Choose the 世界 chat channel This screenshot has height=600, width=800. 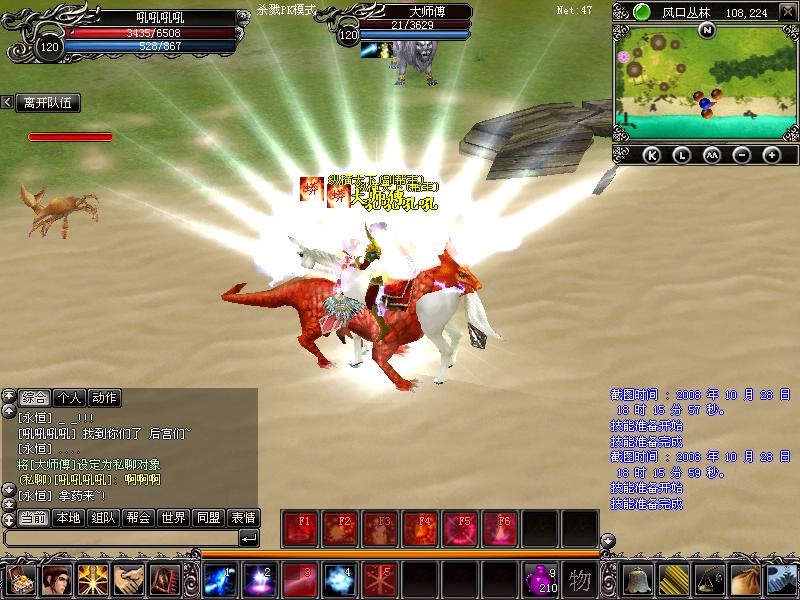(174, 518)
